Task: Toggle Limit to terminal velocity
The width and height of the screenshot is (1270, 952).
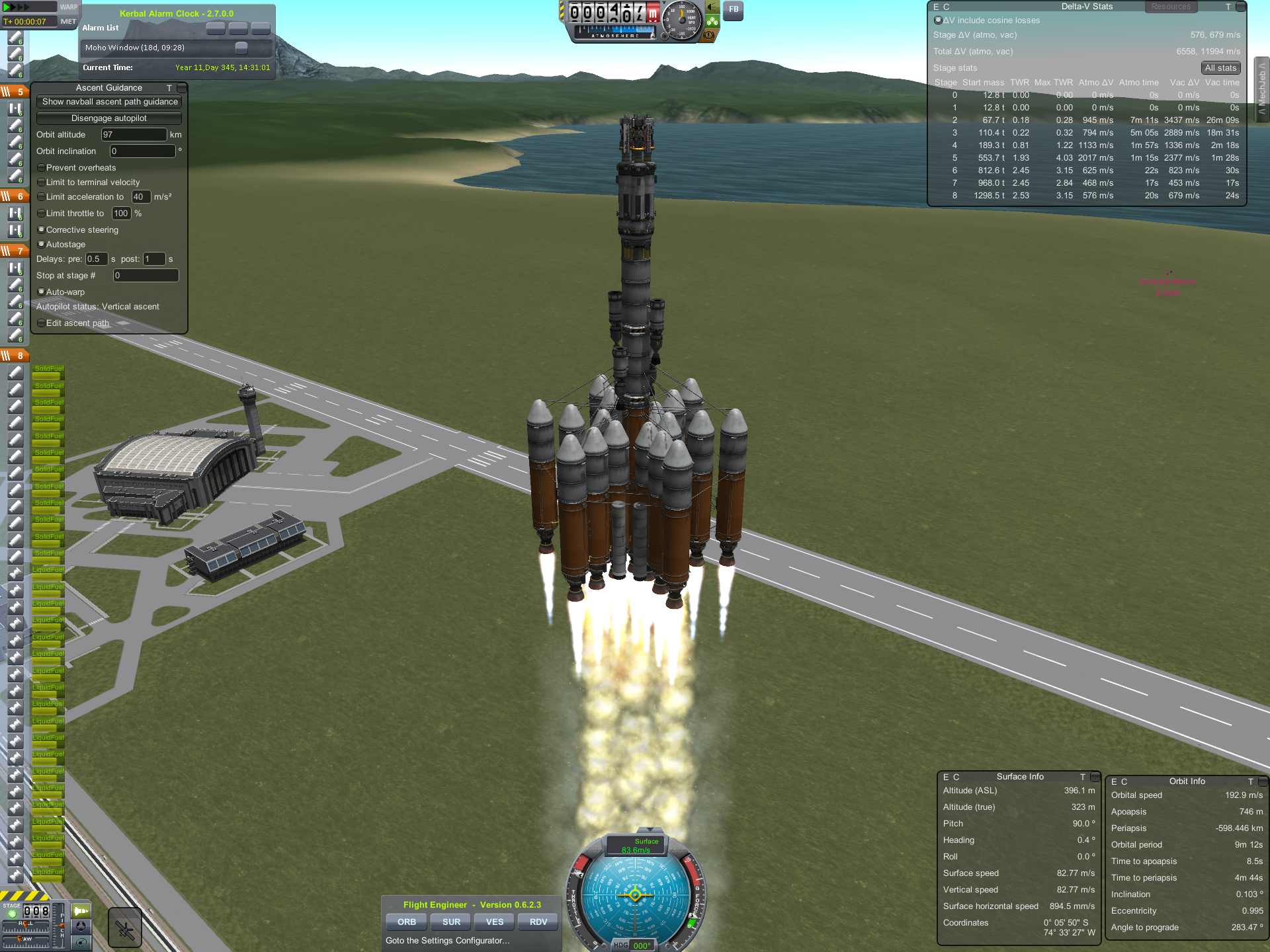Action: click(x=42, y=182)
